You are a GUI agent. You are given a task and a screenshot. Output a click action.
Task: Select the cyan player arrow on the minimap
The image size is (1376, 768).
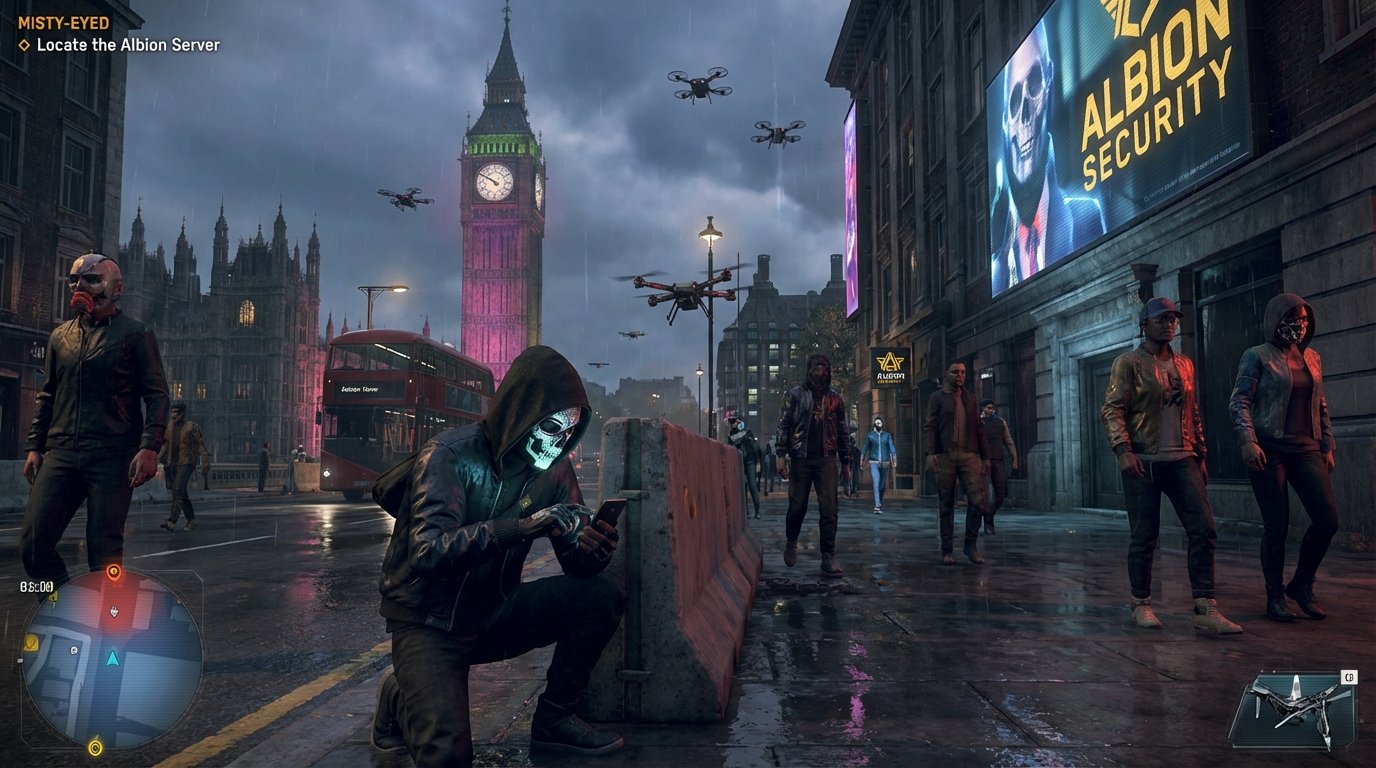[113, 659]
